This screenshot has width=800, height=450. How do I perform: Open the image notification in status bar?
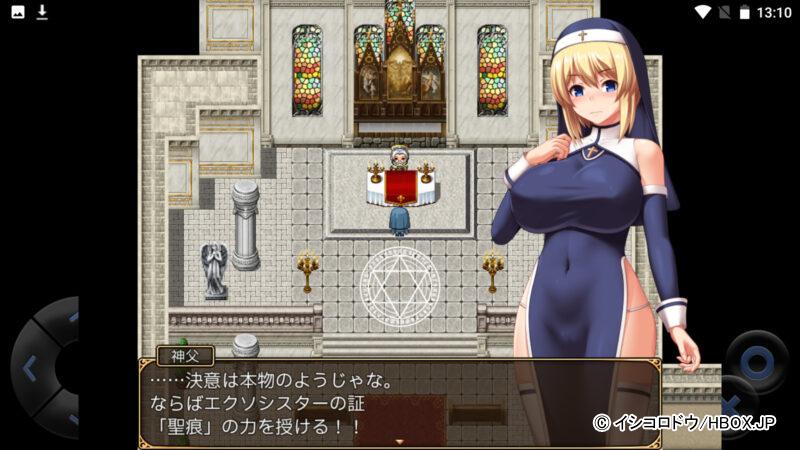(x=17, y=12)
